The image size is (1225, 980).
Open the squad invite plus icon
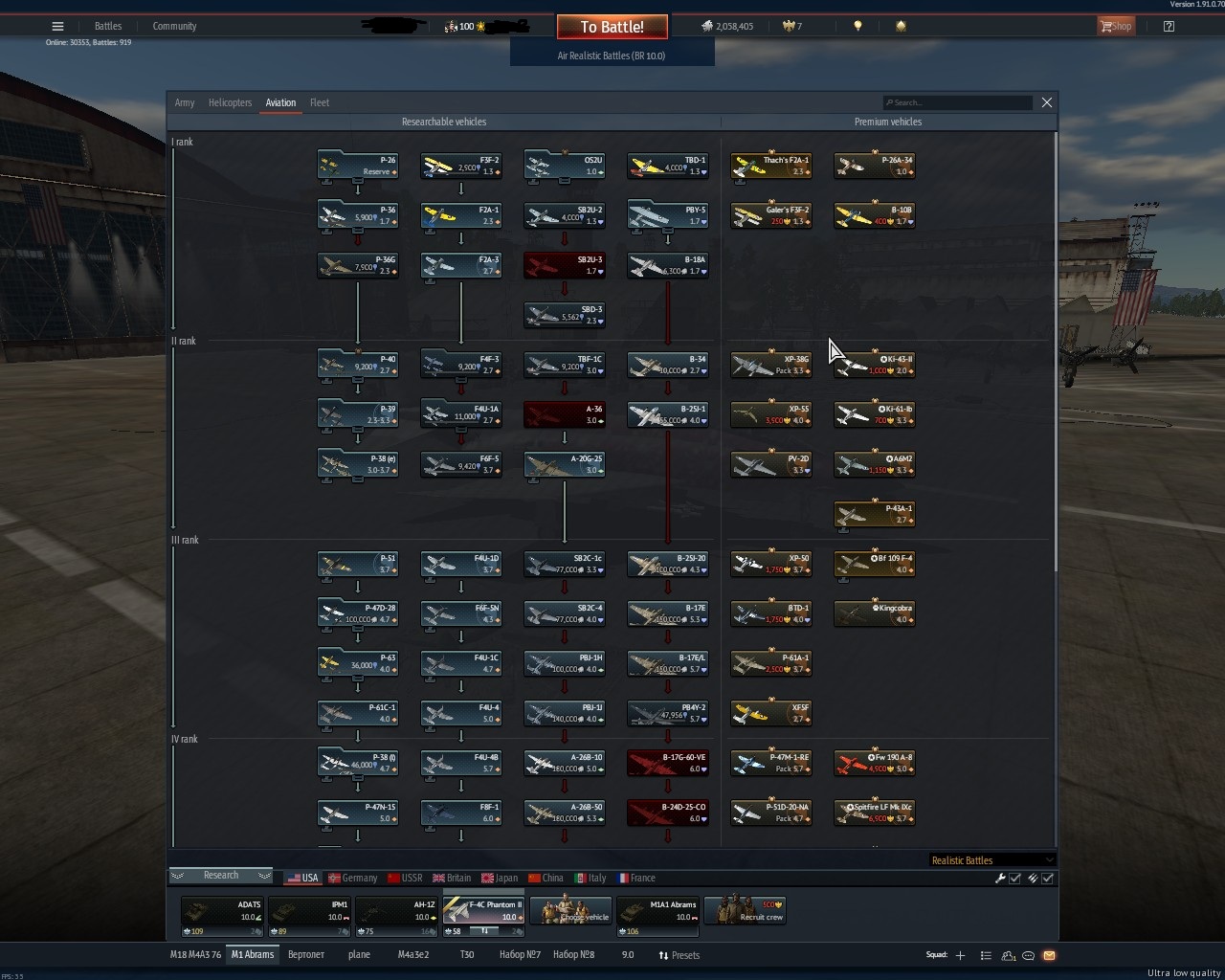click(x=961, y=954)
